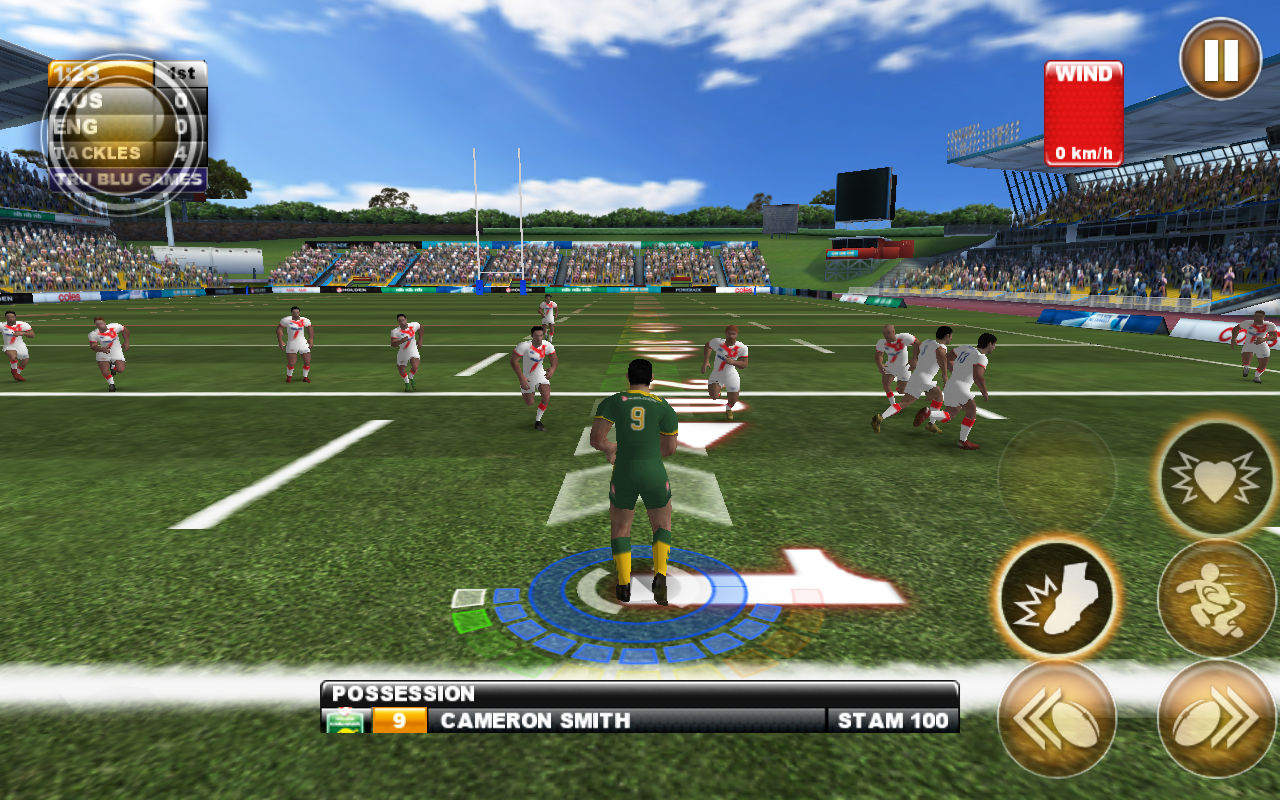Activate the sprint player button
1280x800 pixels.
click(x=1216, y=598)
